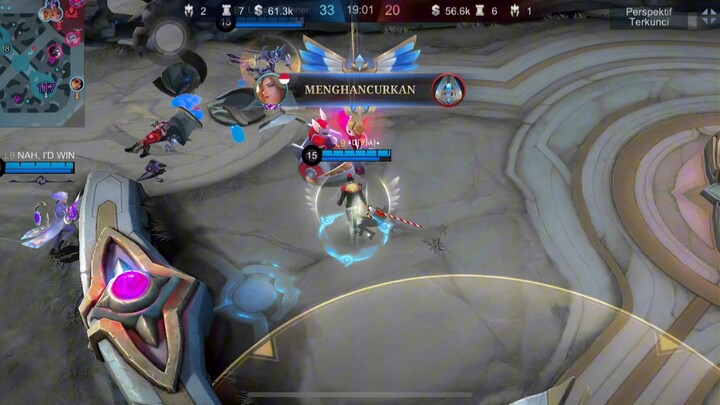720x405 pixels.
Task: Click the minimap in the corner
Action: point(40,62)
